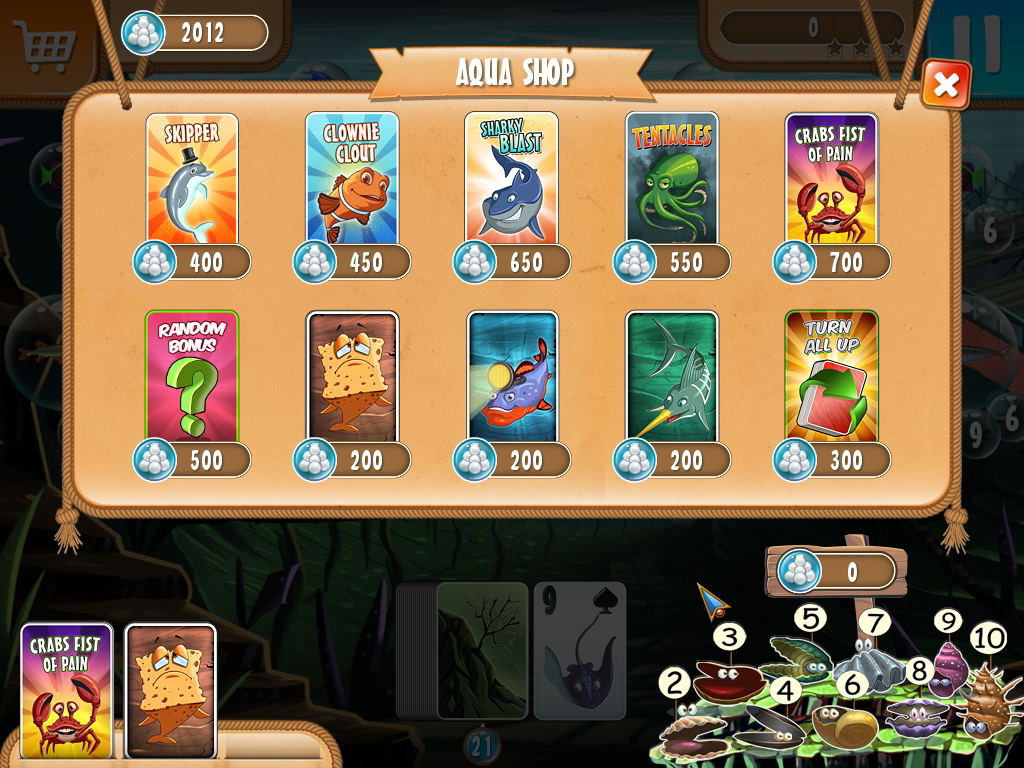Image resolution: width=1024 pixels, height=768 pixels.
Task: Select the lantern fish card for 200
Action: click(511, 377)
